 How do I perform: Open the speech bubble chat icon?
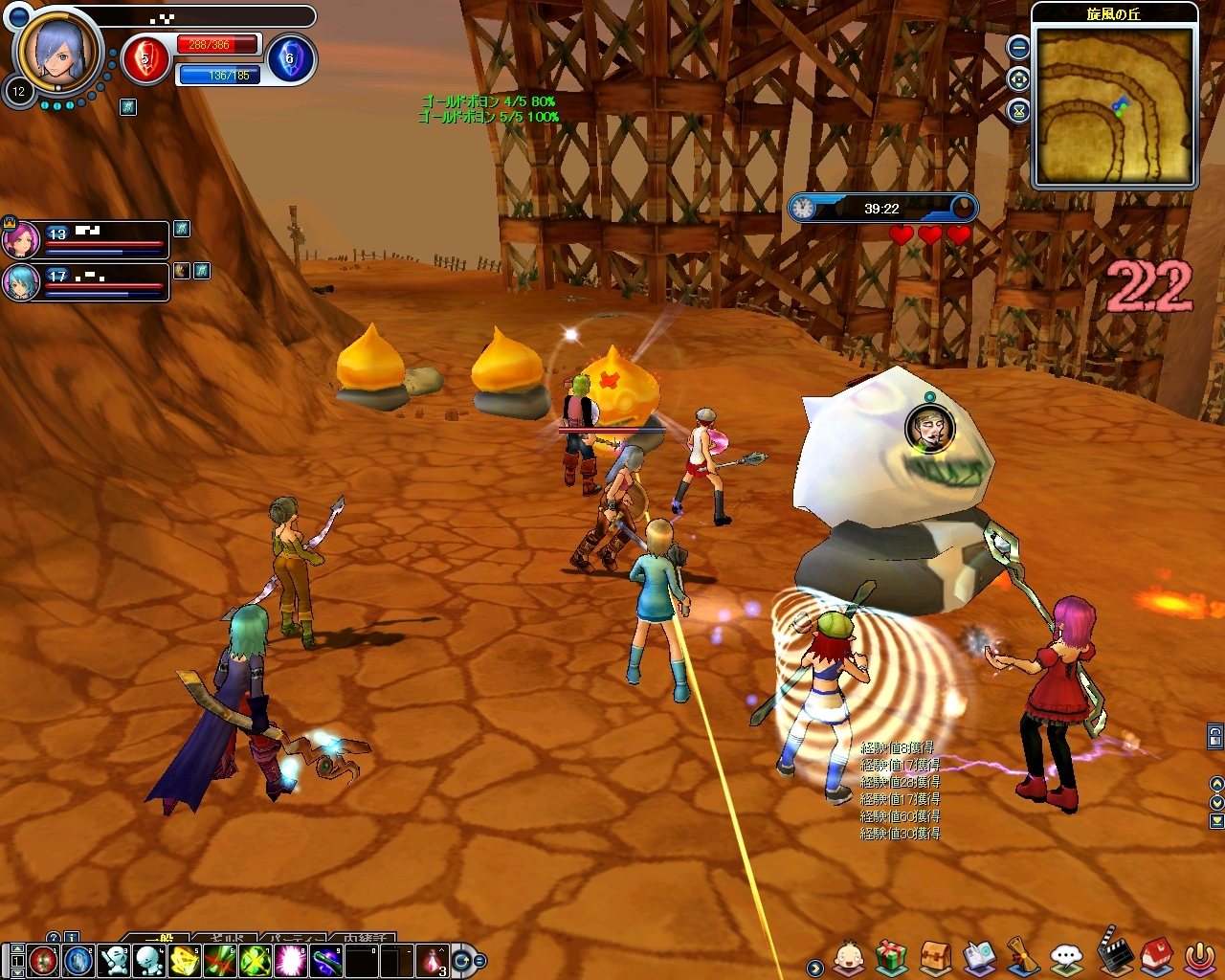coord(1066,956)
